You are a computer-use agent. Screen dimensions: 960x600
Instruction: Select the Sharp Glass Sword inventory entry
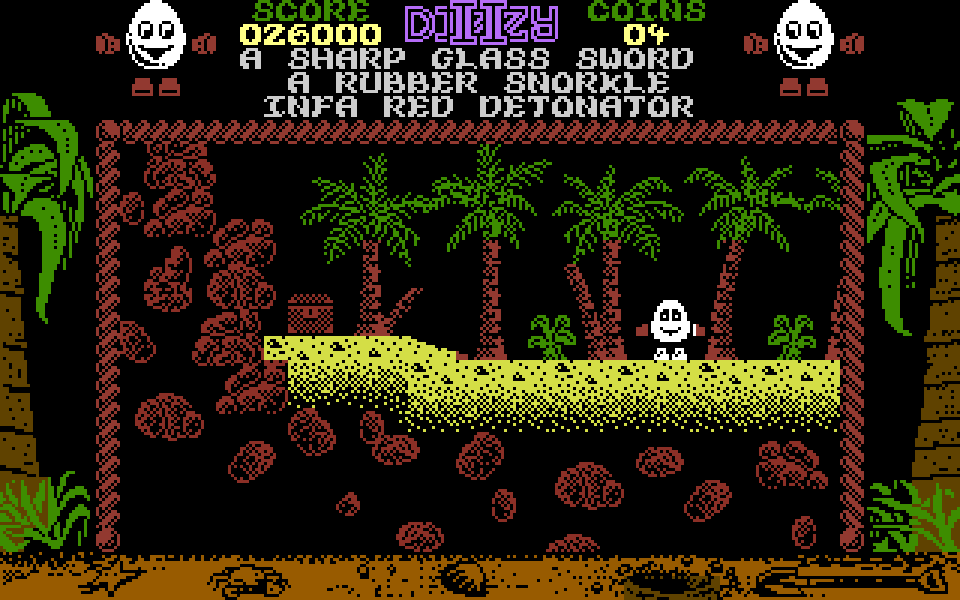pos(467,58)
